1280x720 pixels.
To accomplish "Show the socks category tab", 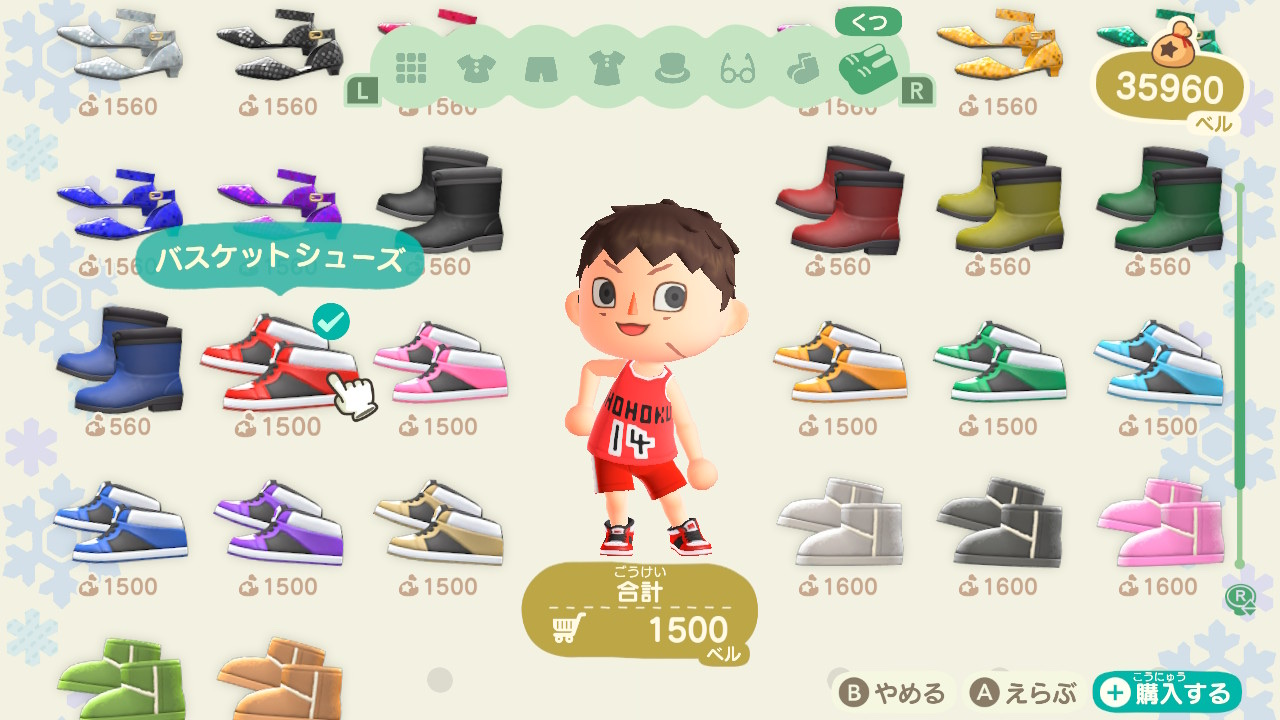I will tap(802, 69).
